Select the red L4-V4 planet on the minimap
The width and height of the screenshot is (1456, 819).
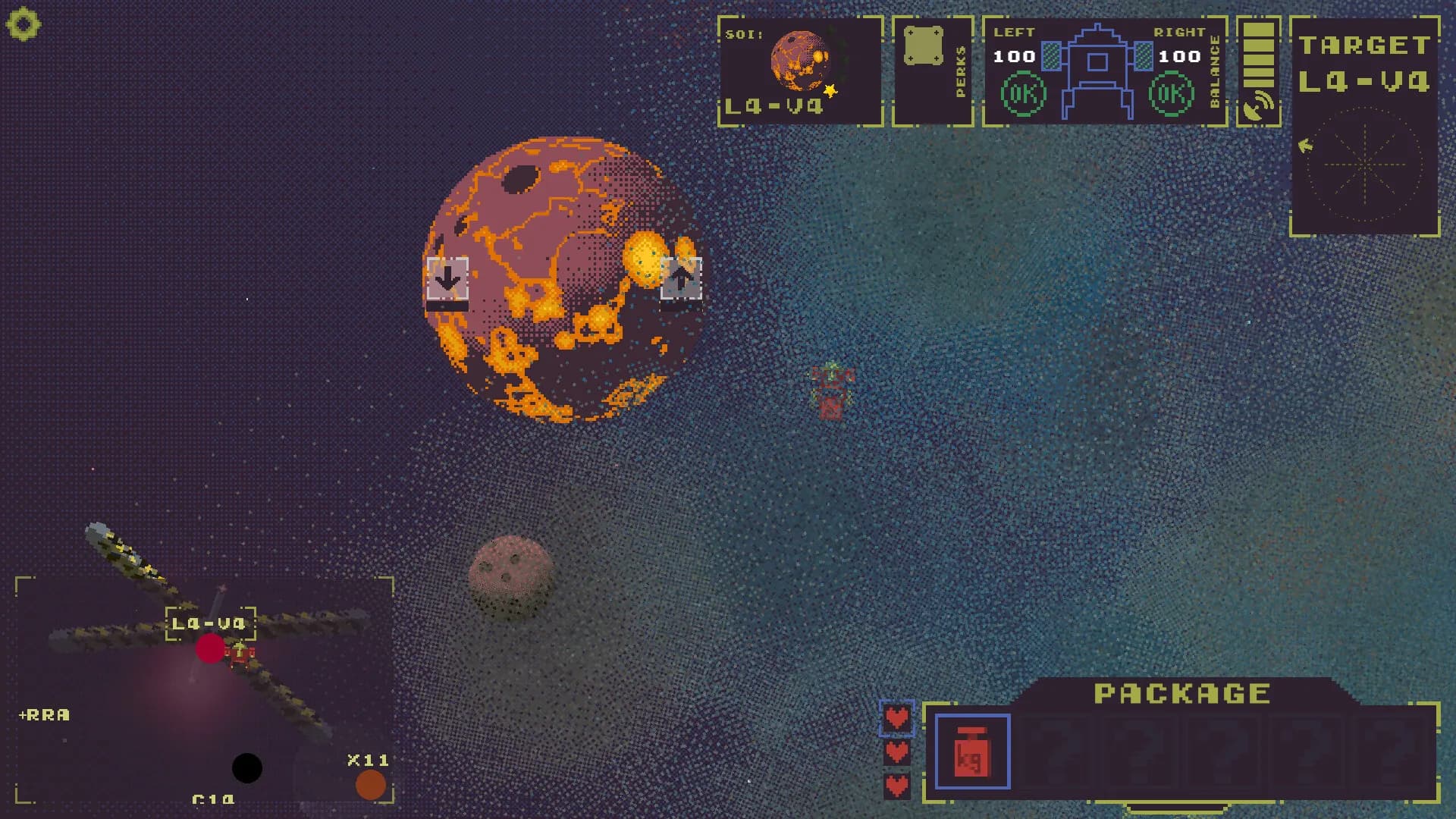point(210,649)
